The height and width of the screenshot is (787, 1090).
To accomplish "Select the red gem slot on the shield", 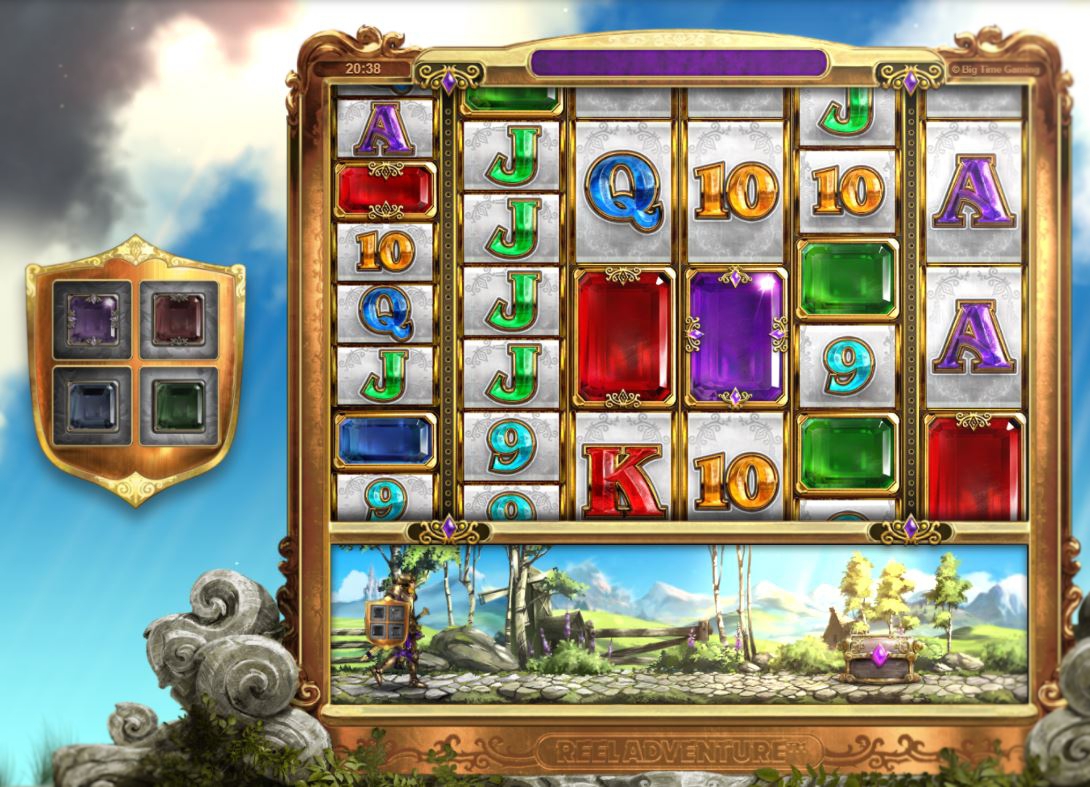I will (178, 320).
